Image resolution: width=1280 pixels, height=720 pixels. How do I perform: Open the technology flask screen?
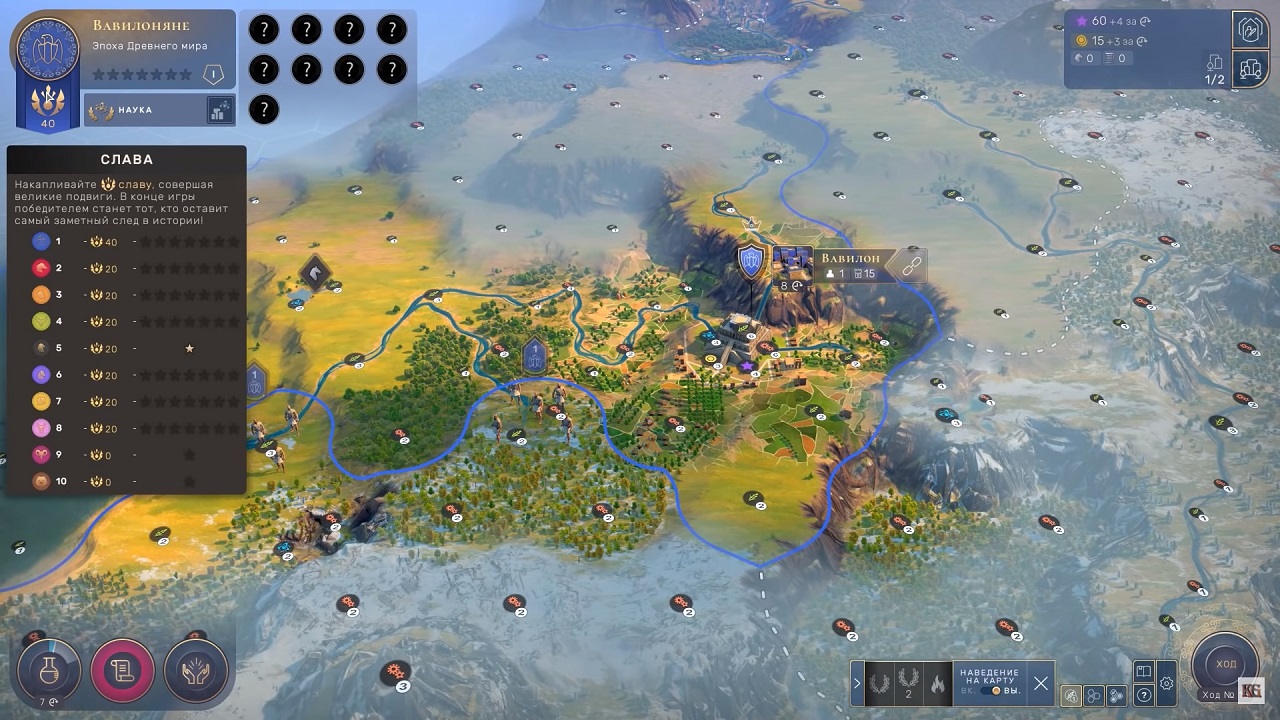click(x=48, y=670)
